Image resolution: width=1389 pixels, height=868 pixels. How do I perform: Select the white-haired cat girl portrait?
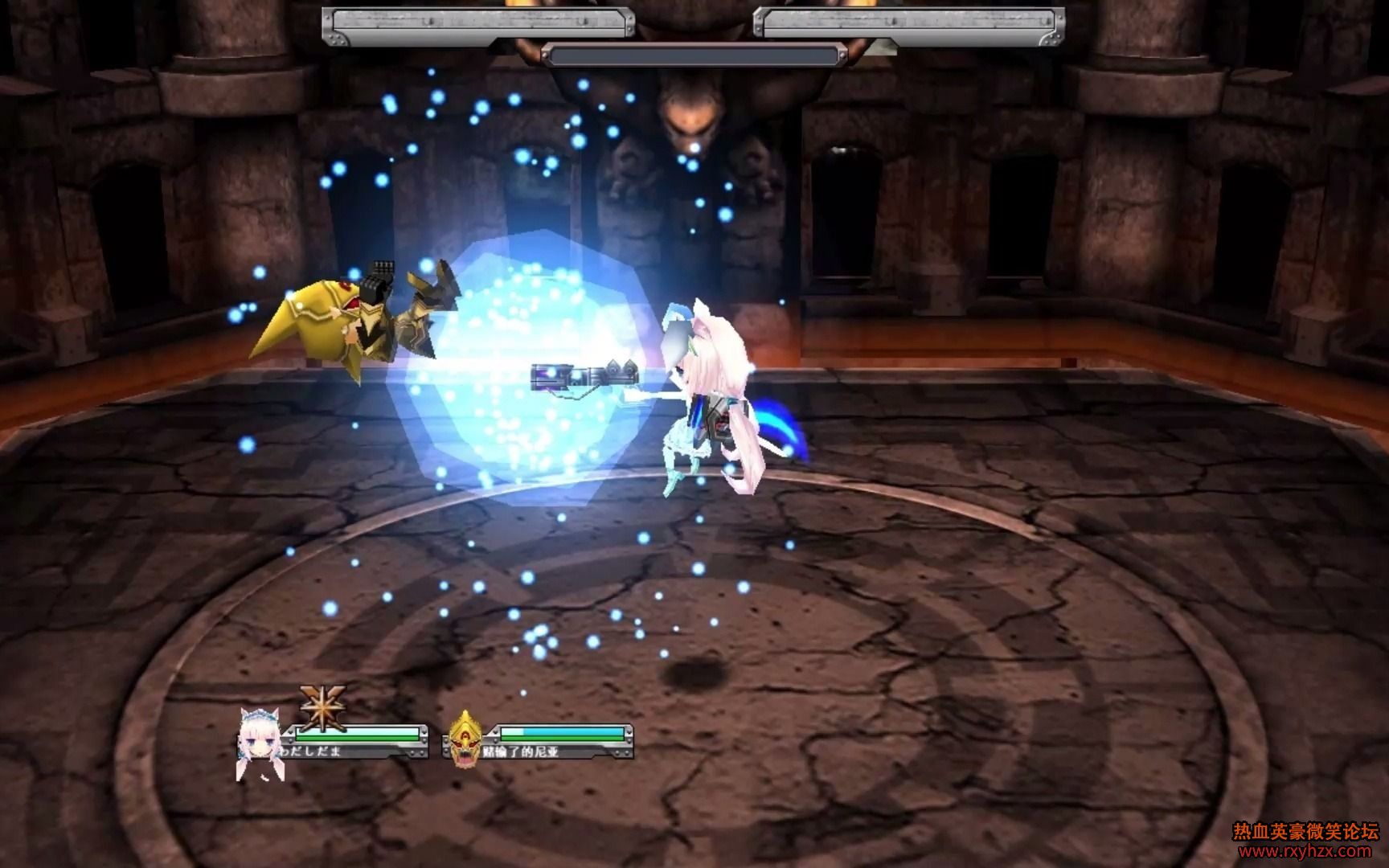[x=257, y=743]
